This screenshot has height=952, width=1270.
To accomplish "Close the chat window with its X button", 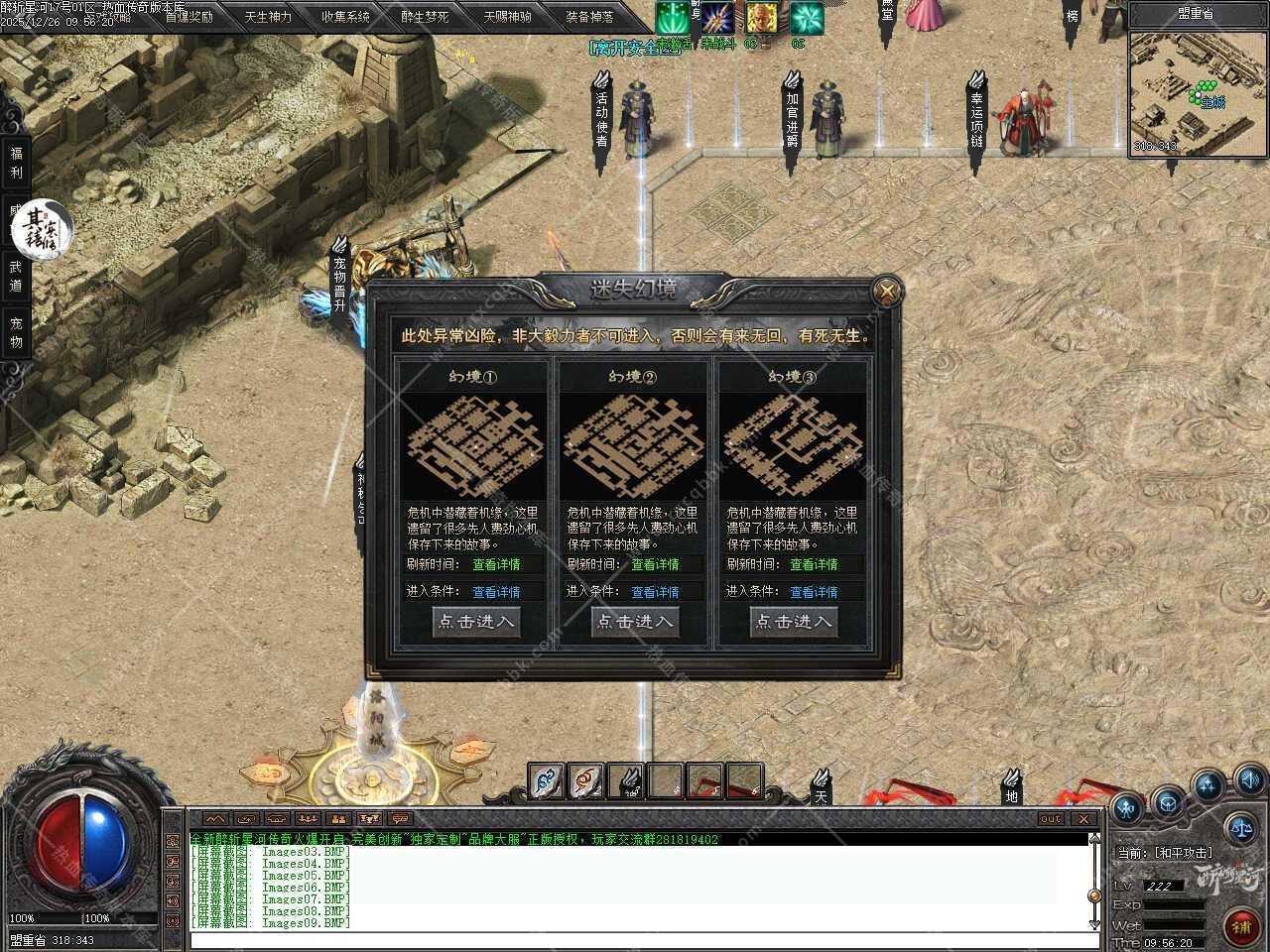I will pyautogui.click(x=1083, y=819).
